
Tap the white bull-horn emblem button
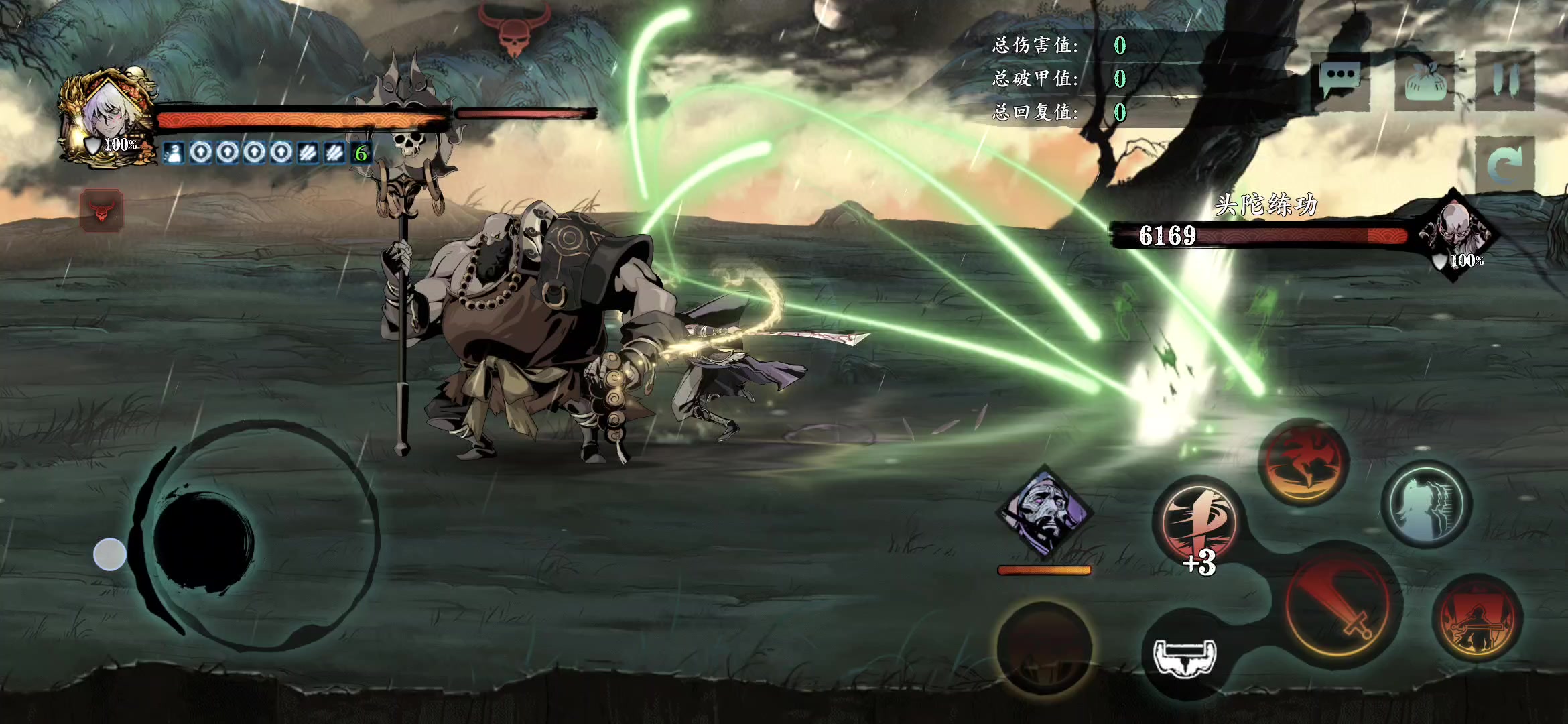pyautogui.click(x=1185, y=656)
